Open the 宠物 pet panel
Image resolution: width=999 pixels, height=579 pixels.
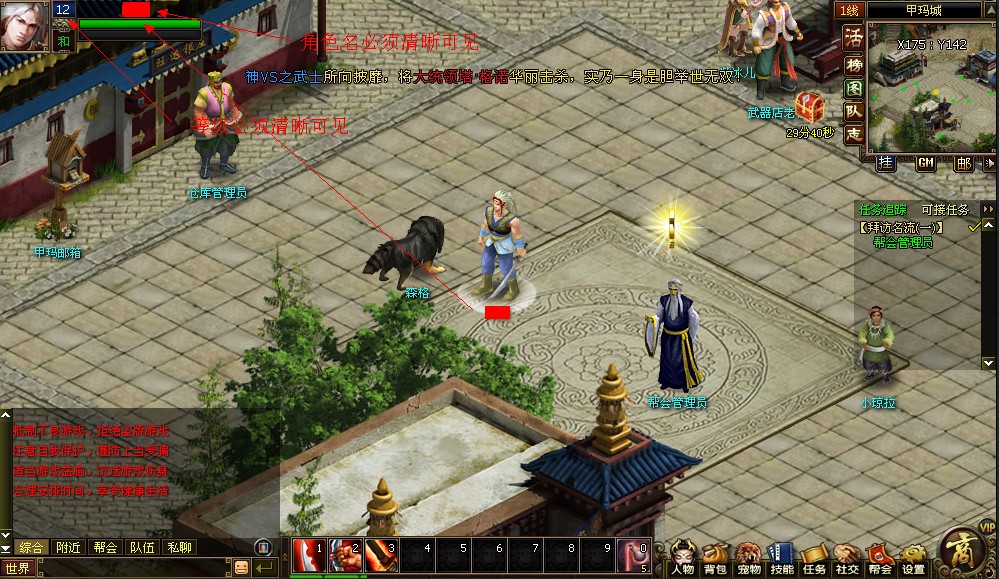[748, 558]
